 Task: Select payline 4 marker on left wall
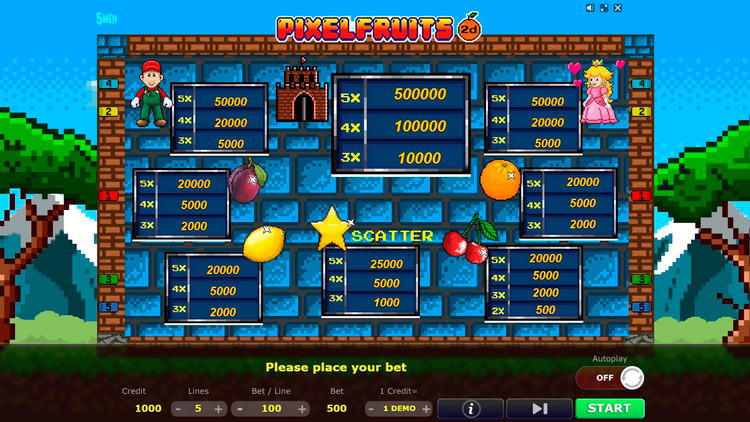pos(110,84)
